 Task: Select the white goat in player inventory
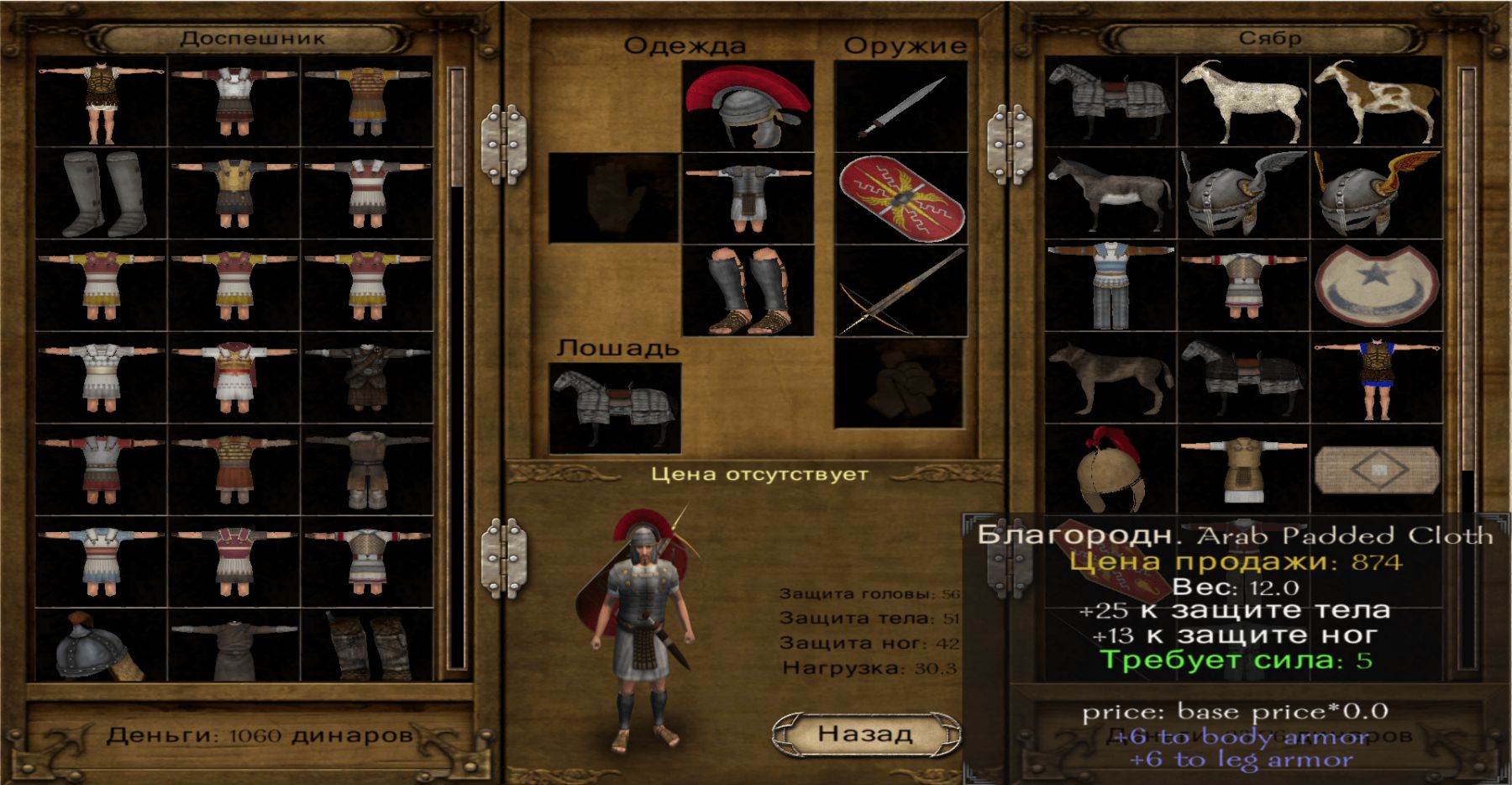[x=1243, y=102]
